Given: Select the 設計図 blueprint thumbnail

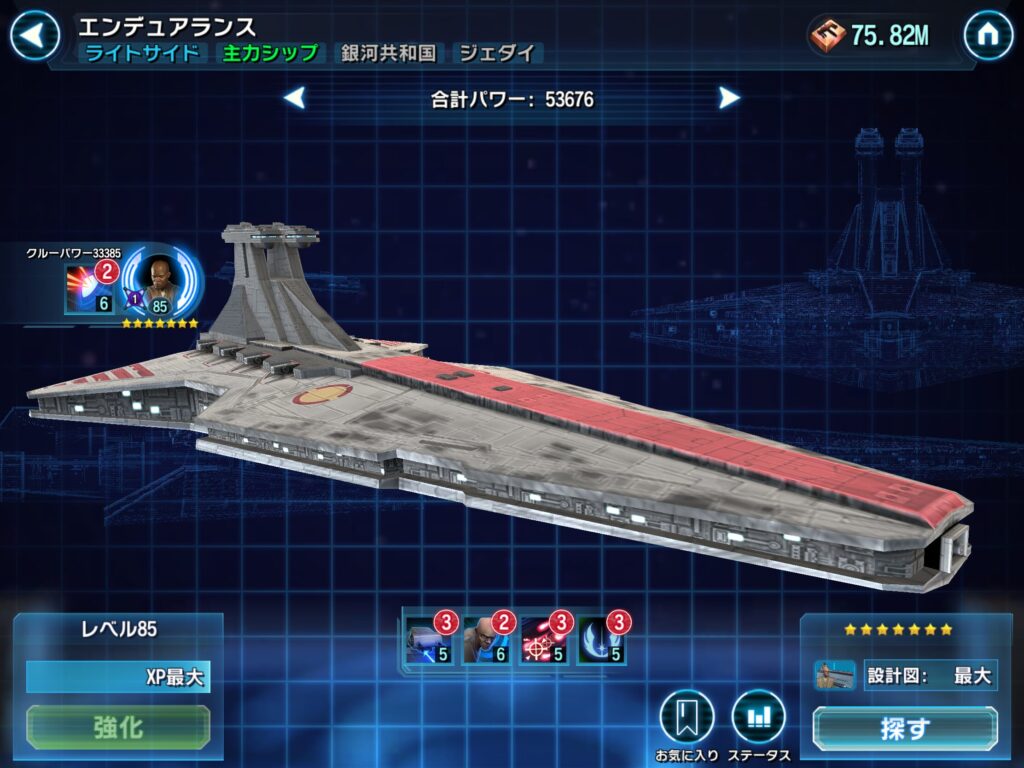Looking at the screenshot, I should 835,675.
